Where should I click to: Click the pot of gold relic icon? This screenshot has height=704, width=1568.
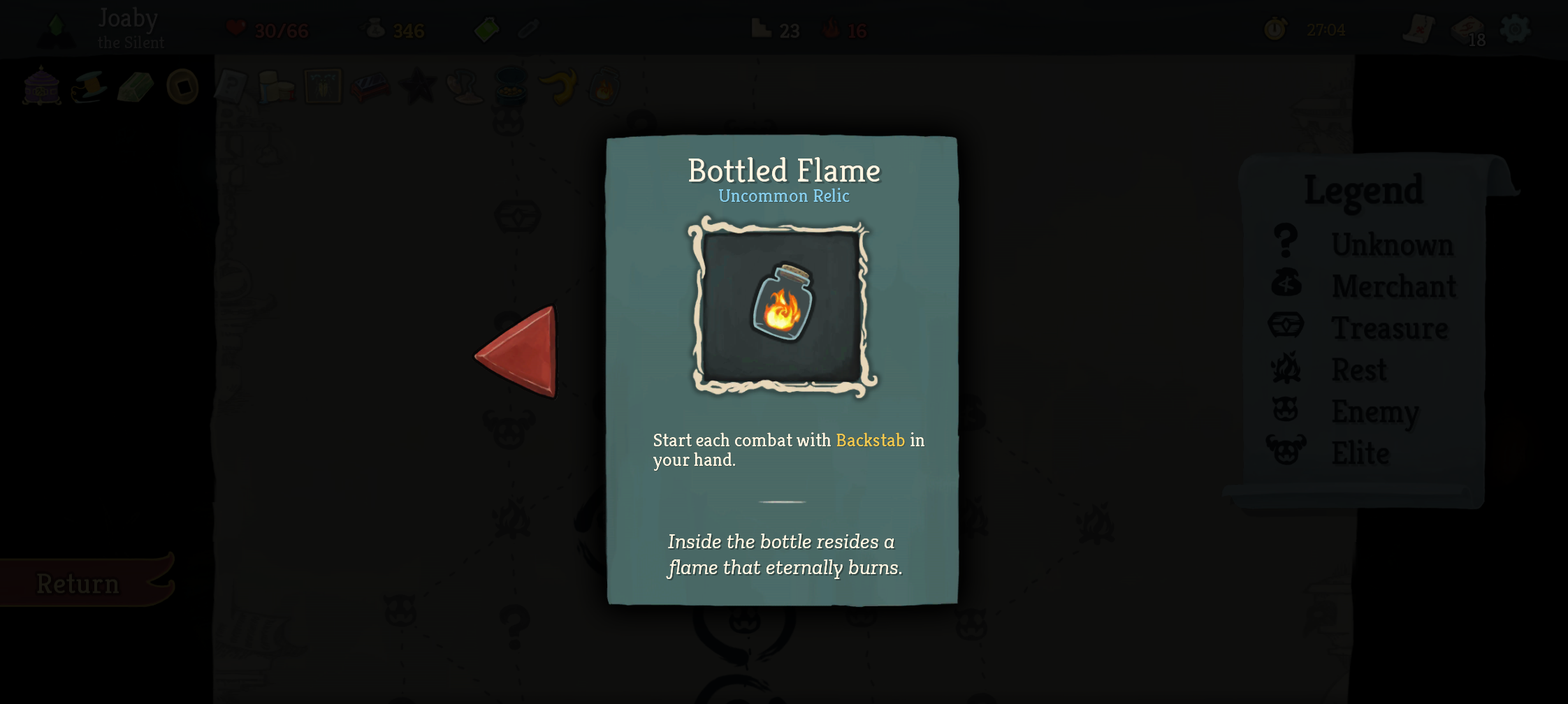[x=511, y=89]
